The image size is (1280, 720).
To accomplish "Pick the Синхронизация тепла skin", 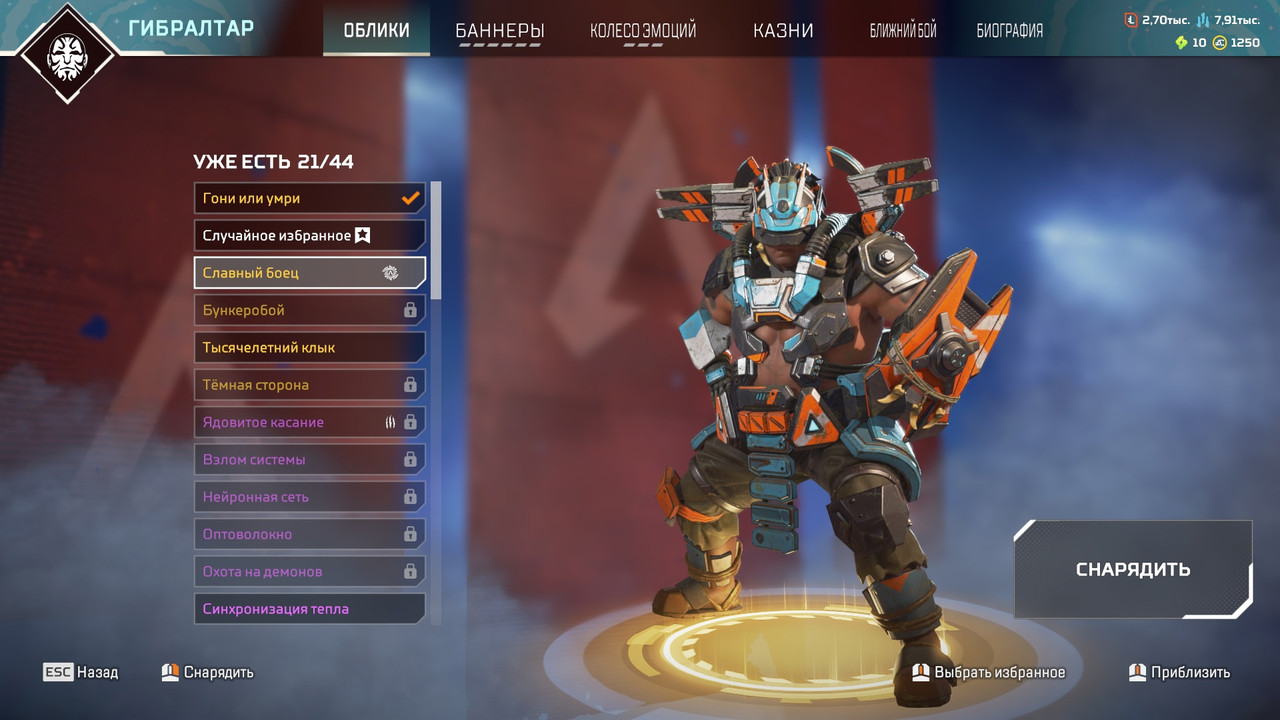I will [309, 609].
